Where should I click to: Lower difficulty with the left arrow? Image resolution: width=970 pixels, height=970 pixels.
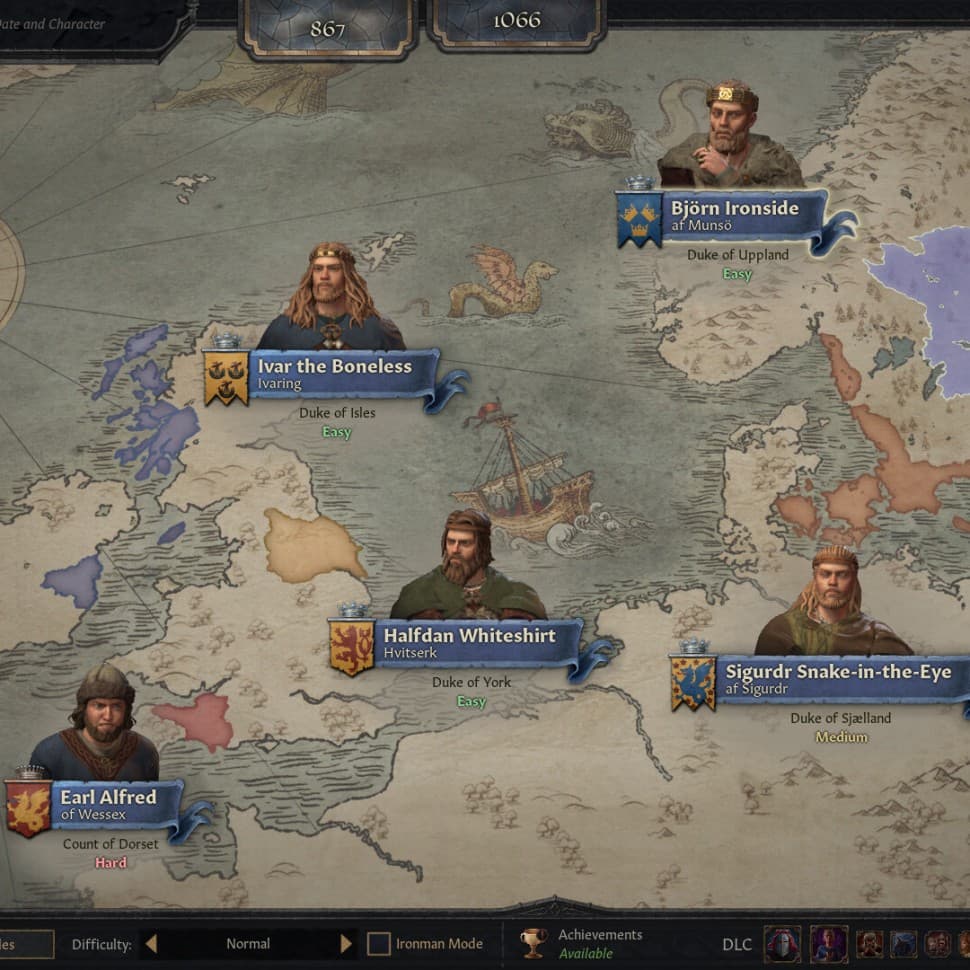click(x=151, y=943)
